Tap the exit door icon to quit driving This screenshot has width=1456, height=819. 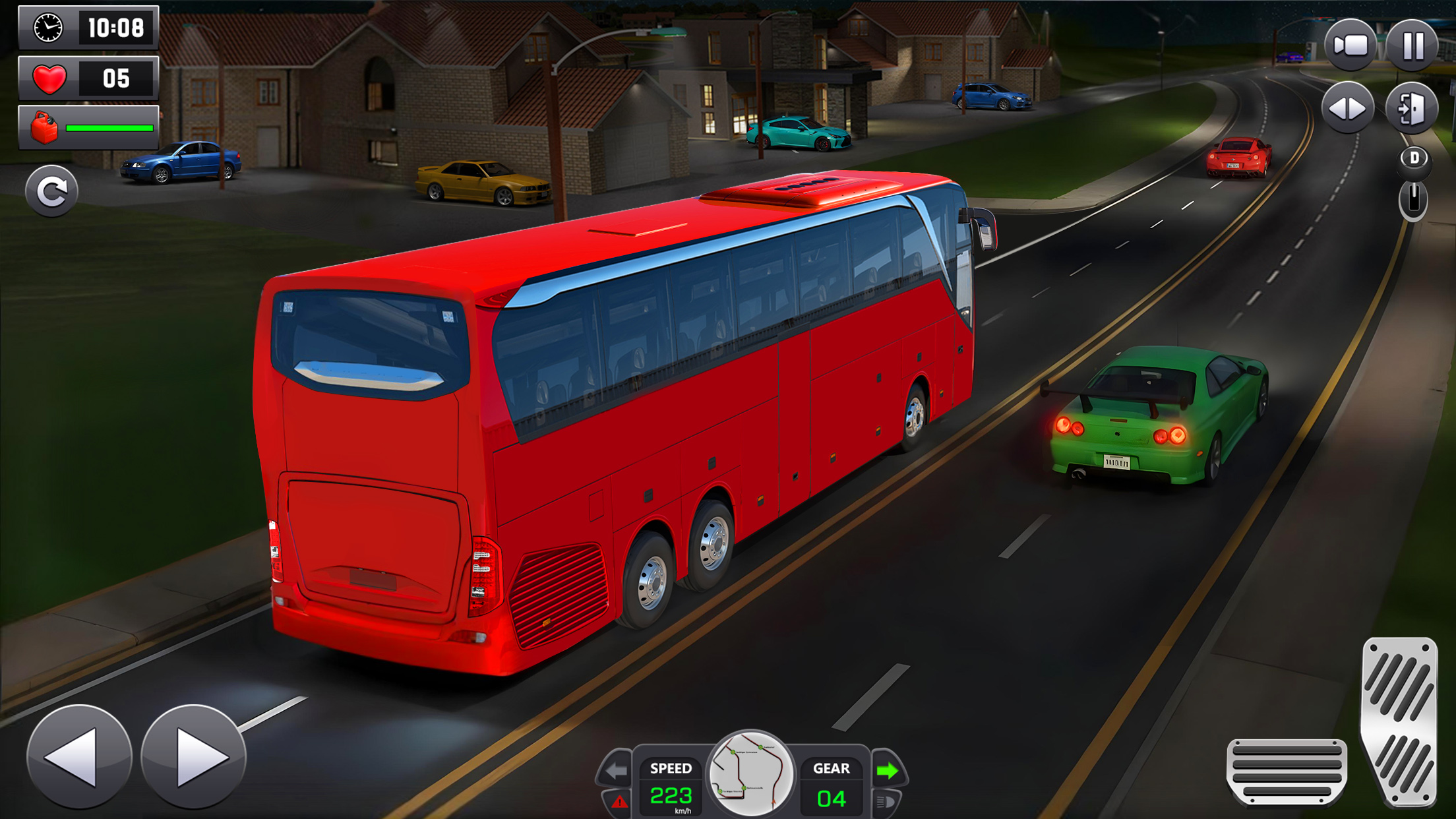click(1412, 107)
